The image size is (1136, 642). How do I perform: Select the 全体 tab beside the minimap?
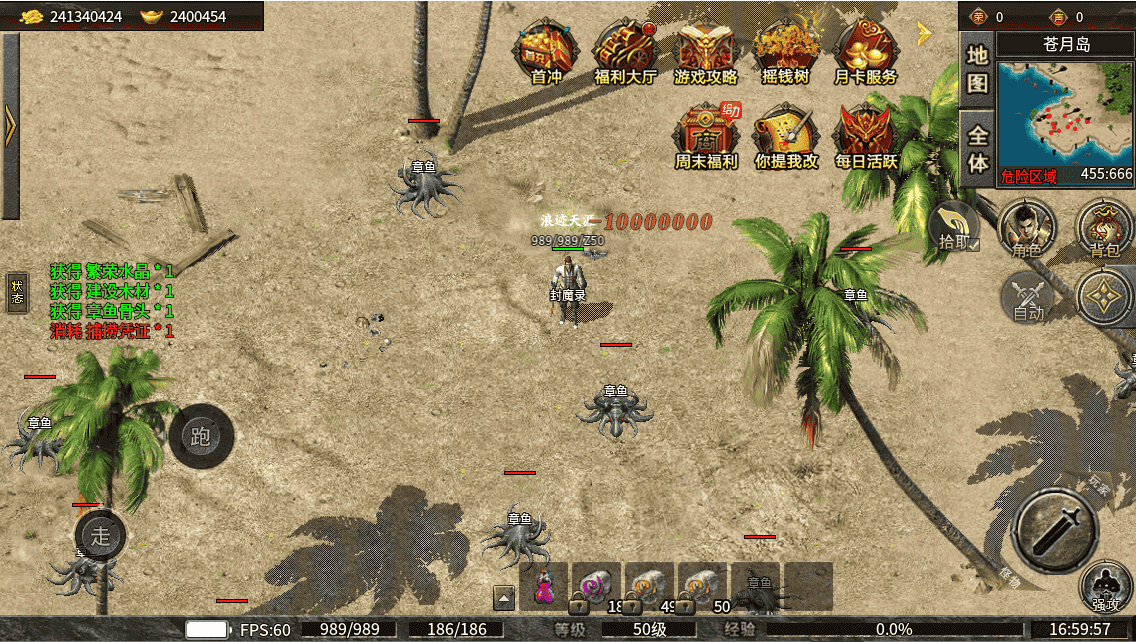point(977,148)
